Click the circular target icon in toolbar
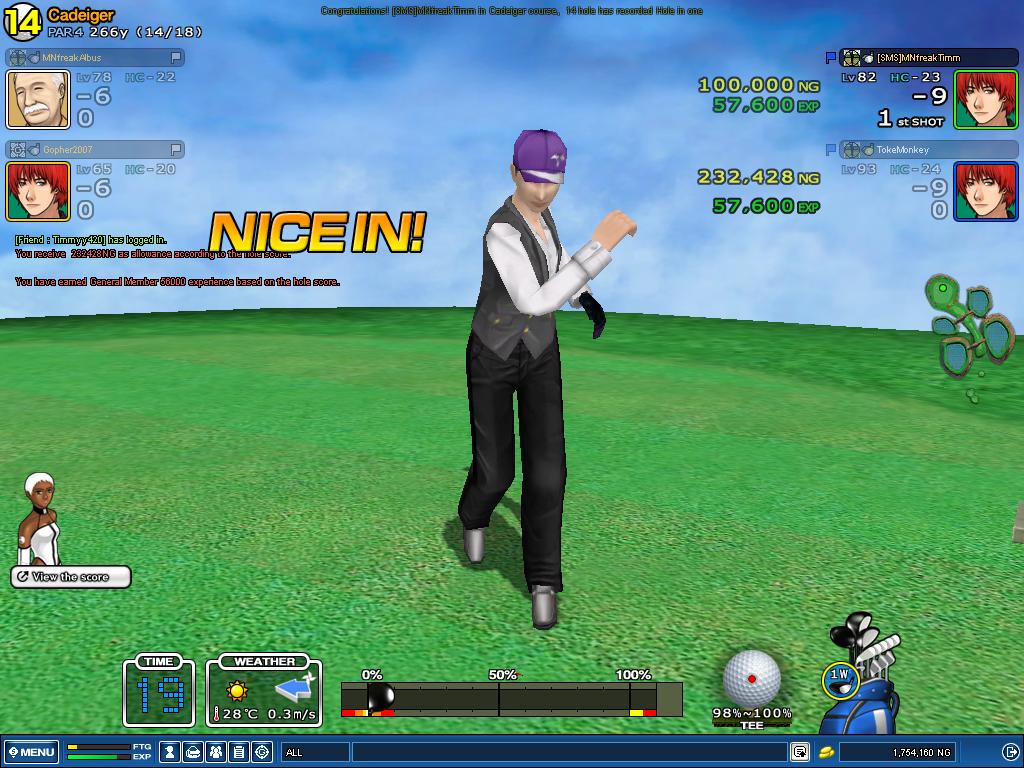Screen dimensions: 1024x768 click(262, 752)
